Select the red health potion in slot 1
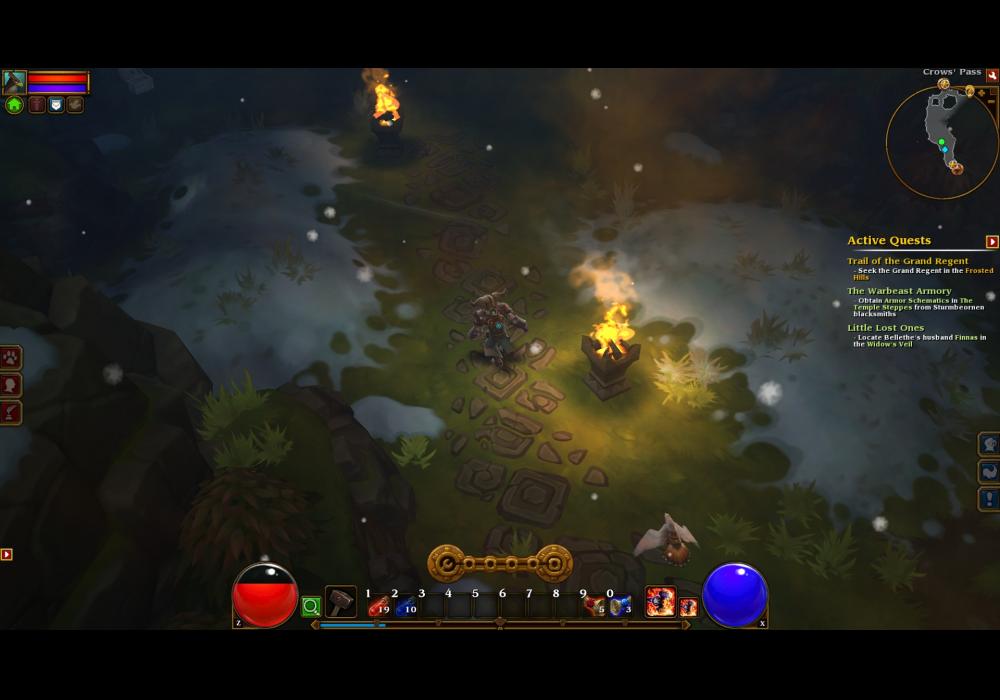The height and width of the screenshot is (700, 1000). (x=378, y=606)
